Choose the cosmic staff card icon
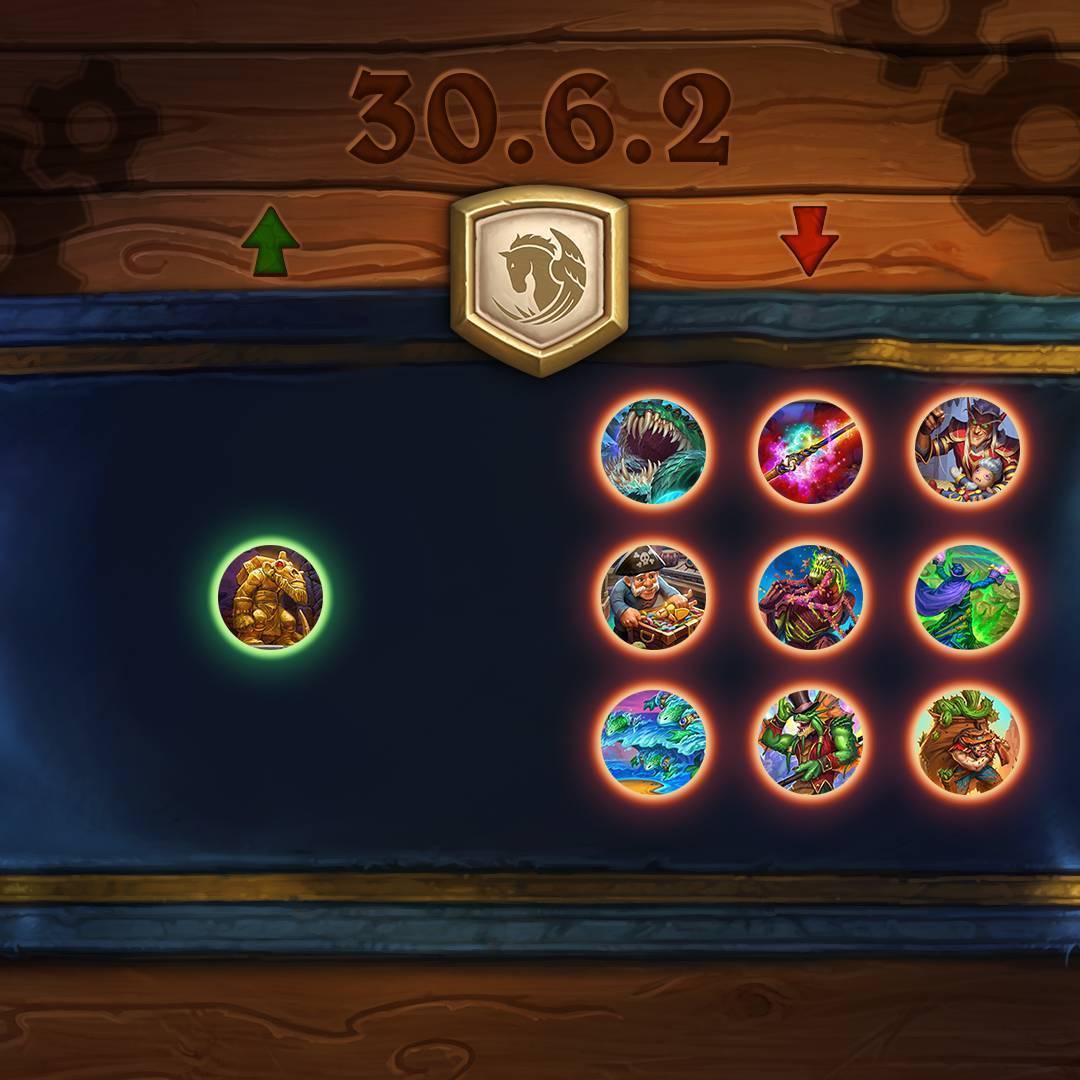Screen dimensions: 1080x1080 pos(810,452)
